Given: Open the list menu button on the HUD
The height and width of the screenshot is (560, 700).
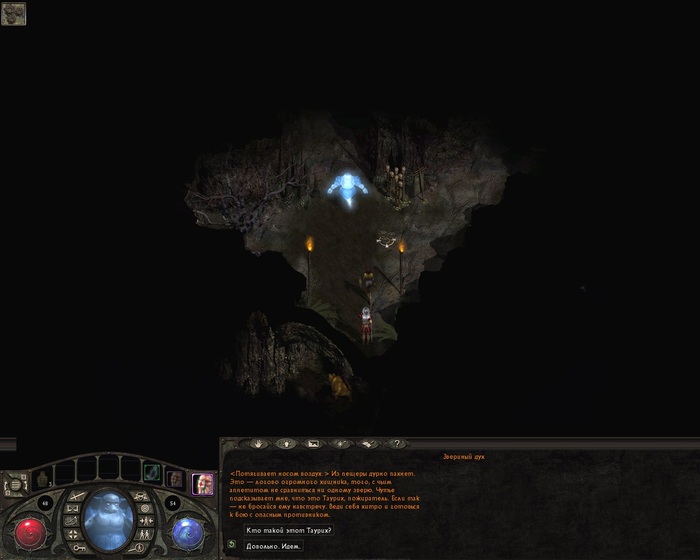Looking at the screenshot, I should 13,486.
